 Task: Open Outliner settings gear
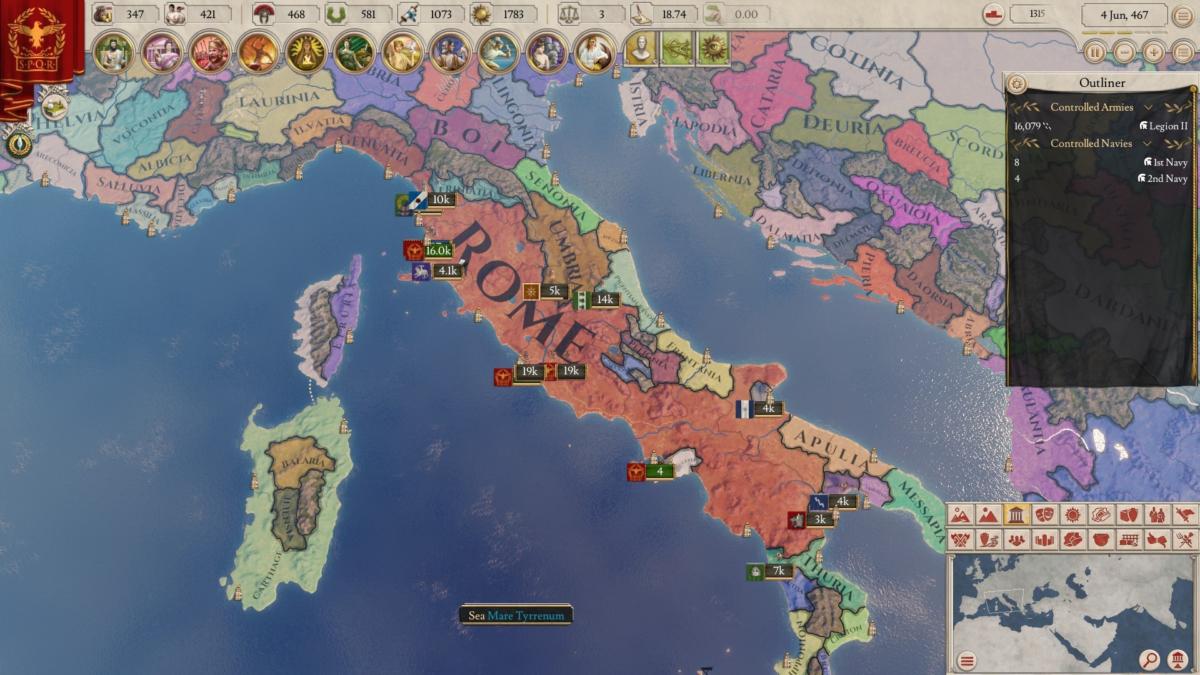click(x=1018, y=83)
